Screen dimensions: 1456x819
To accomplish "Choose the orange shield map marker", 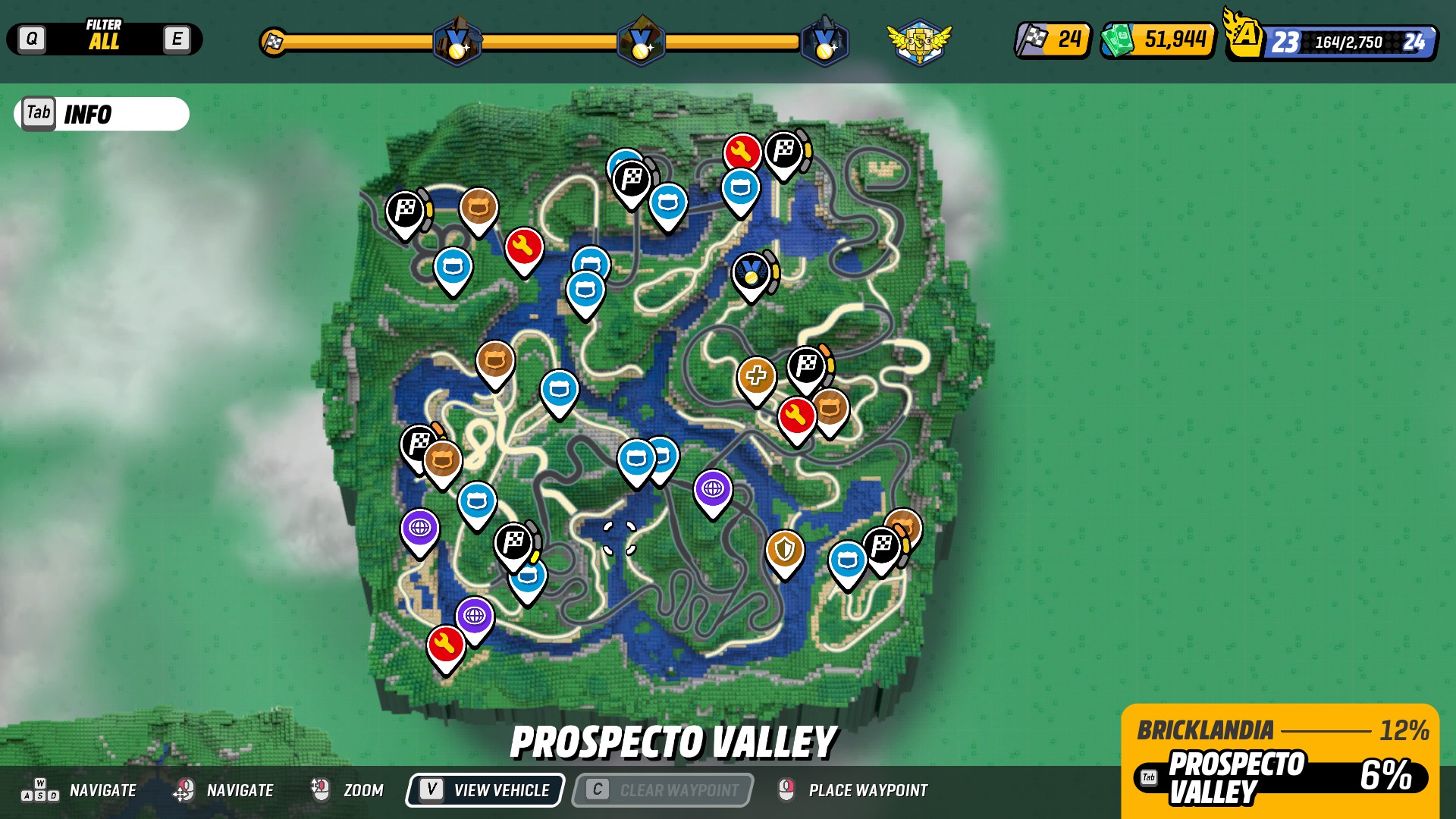I will [x=784, y=548].
